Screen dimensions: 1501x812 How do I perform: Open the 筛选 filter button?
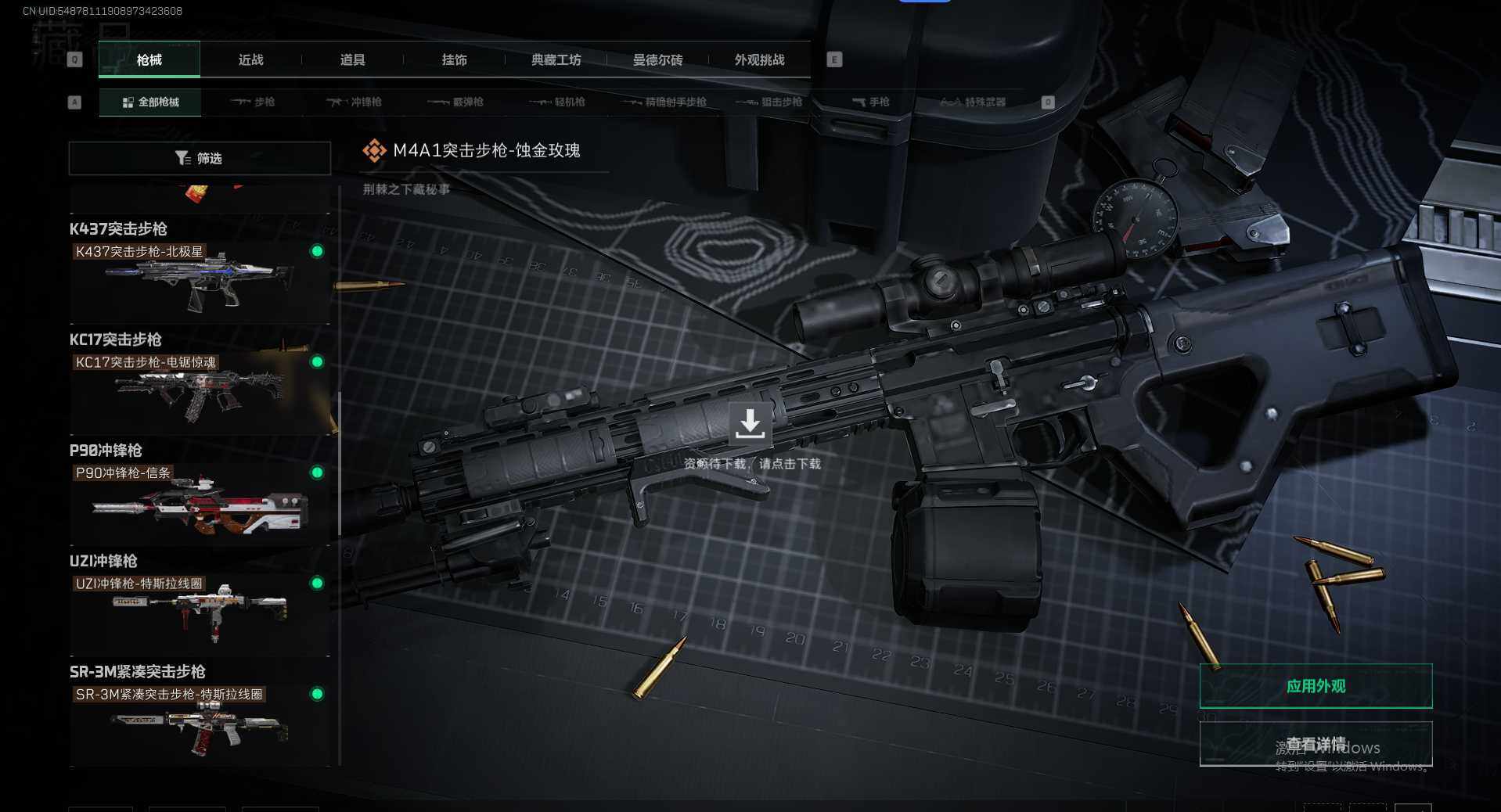[200, 158]
